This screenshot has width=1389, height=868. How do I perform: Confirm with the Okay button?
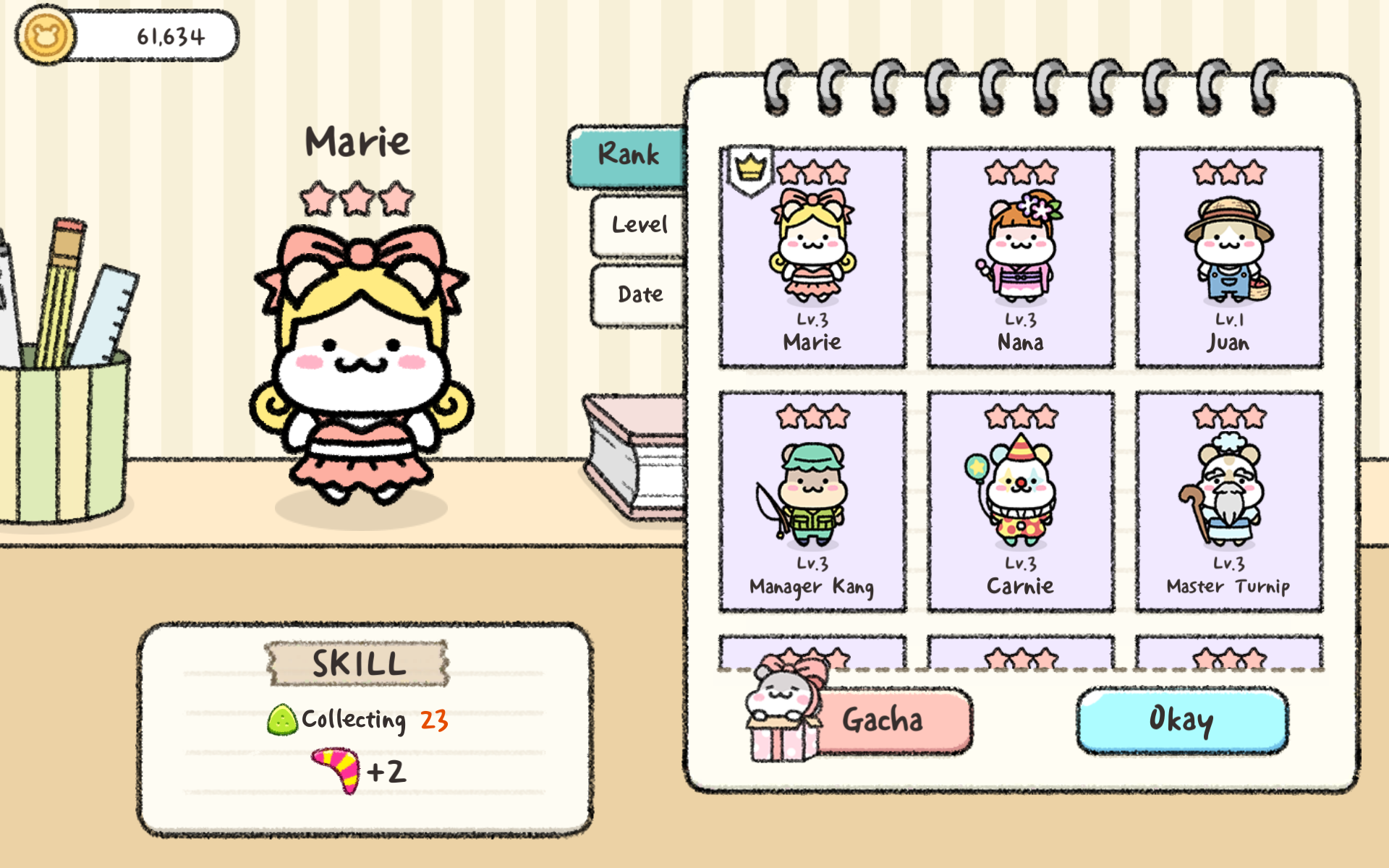(1182, 720)
